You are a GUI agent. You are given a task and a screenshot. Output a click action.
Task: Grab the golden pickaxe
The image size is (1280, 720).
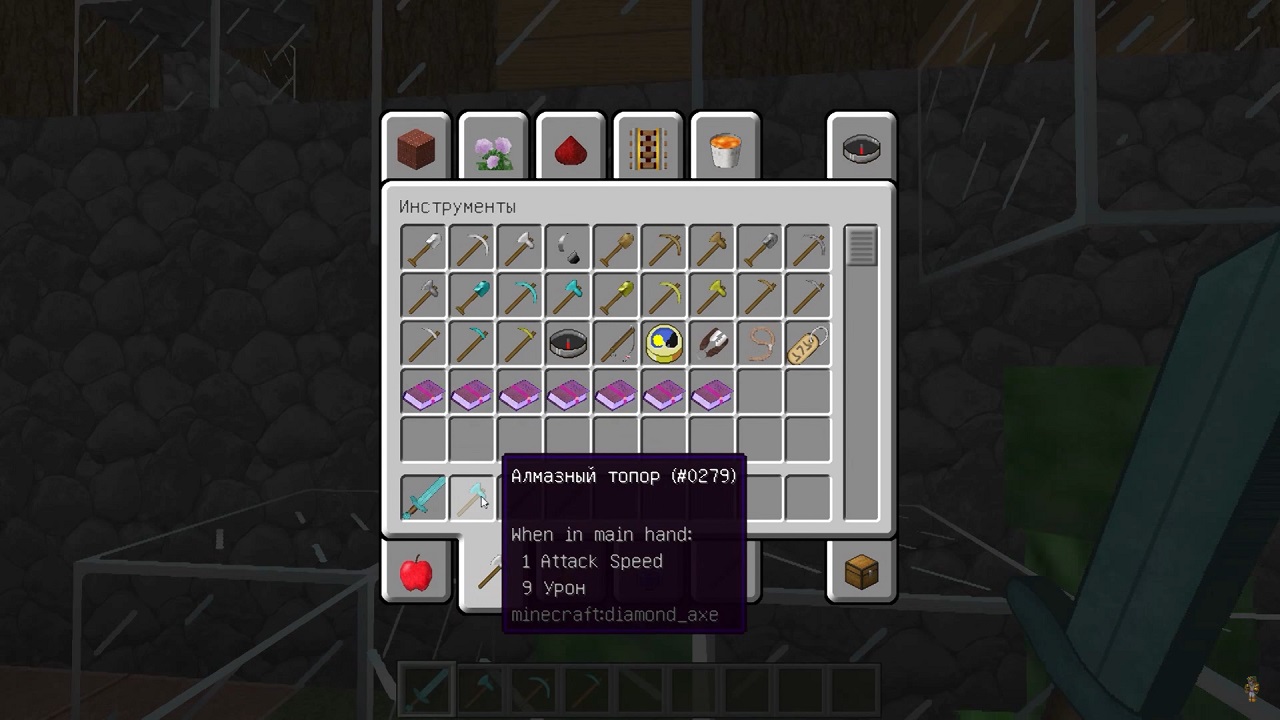(x=663, y=295)
